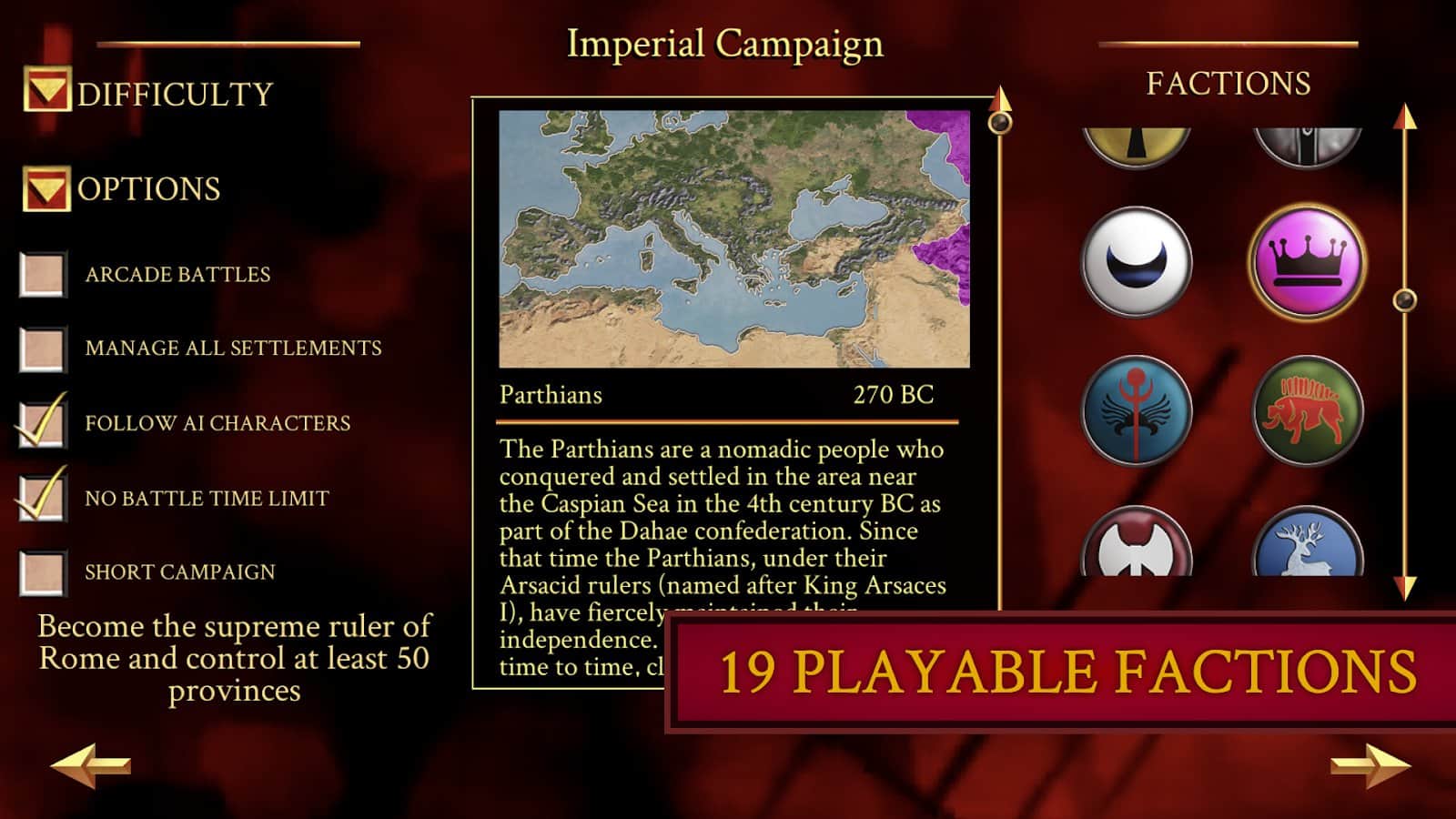
Task: Collapse the Difficulty section
Action: point(46,90)
